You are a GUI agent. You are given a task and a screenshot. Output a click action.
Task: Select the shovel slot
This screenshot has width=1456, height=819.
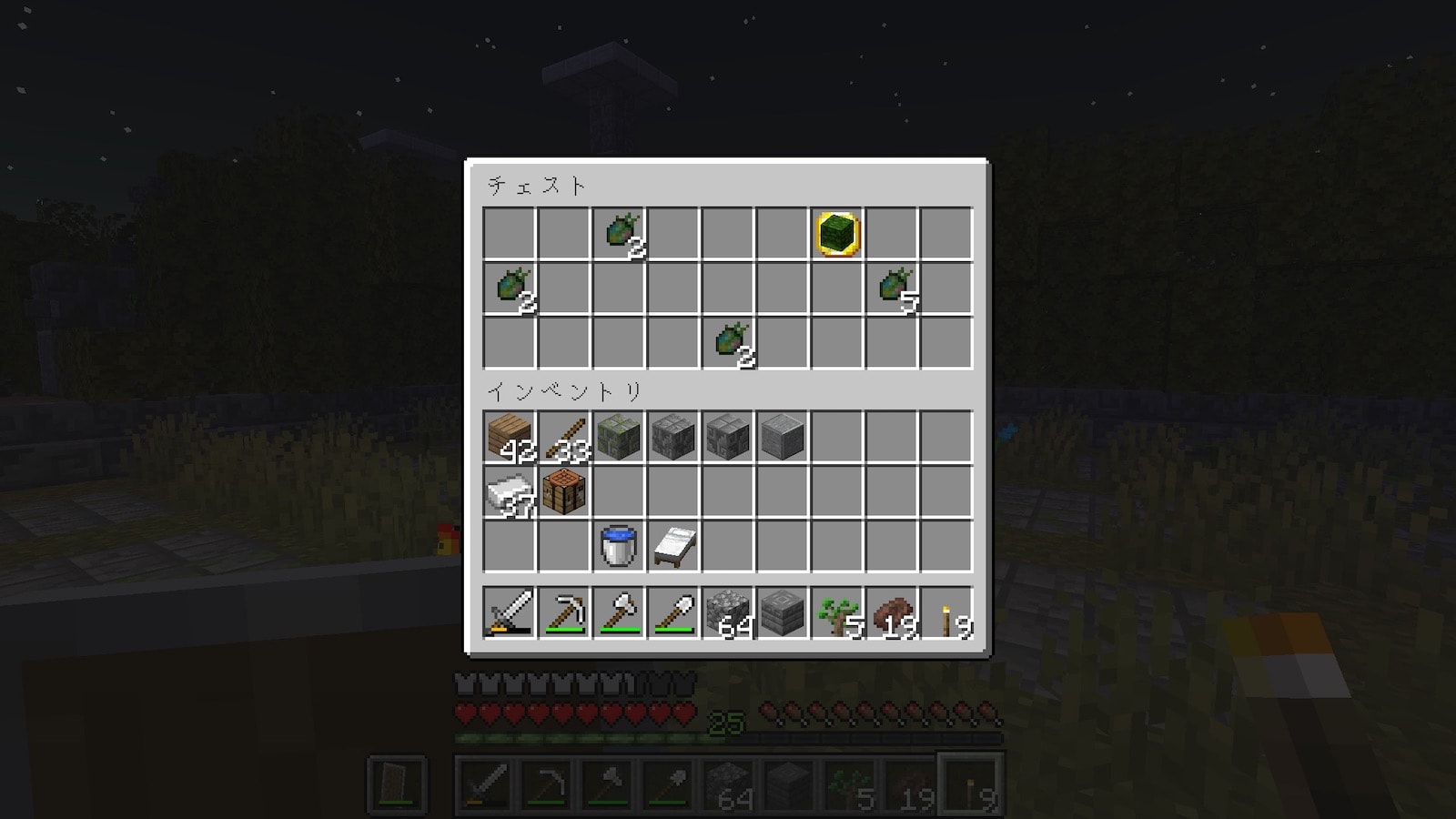click(673, 612)
